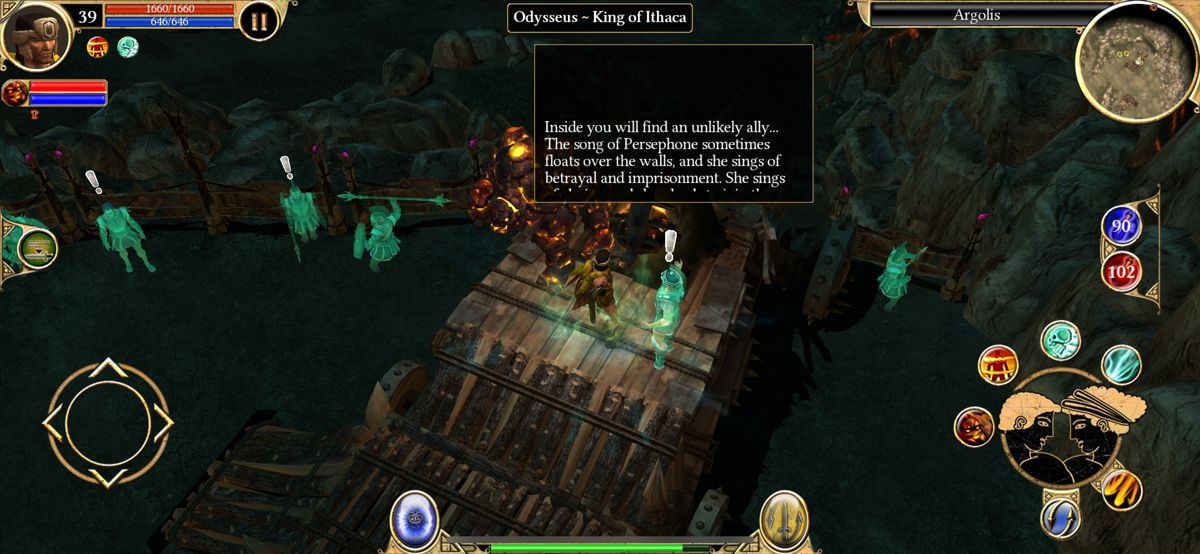
Task: Tap the golden sword and bow button
Action: [x=783, y=518]
